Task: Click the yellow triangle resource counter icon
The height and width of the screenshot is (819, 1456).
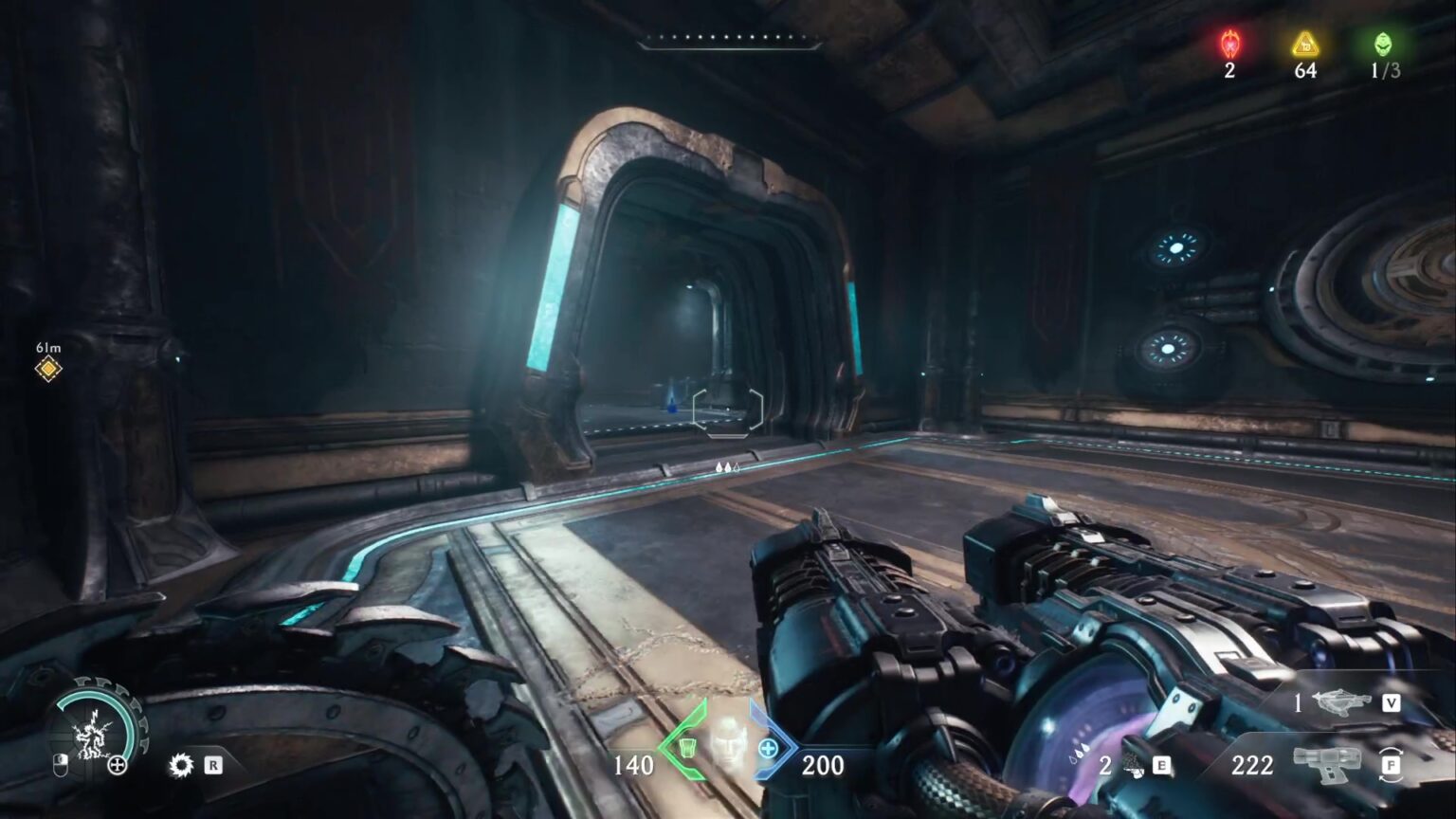Action: click(1304, 42)
